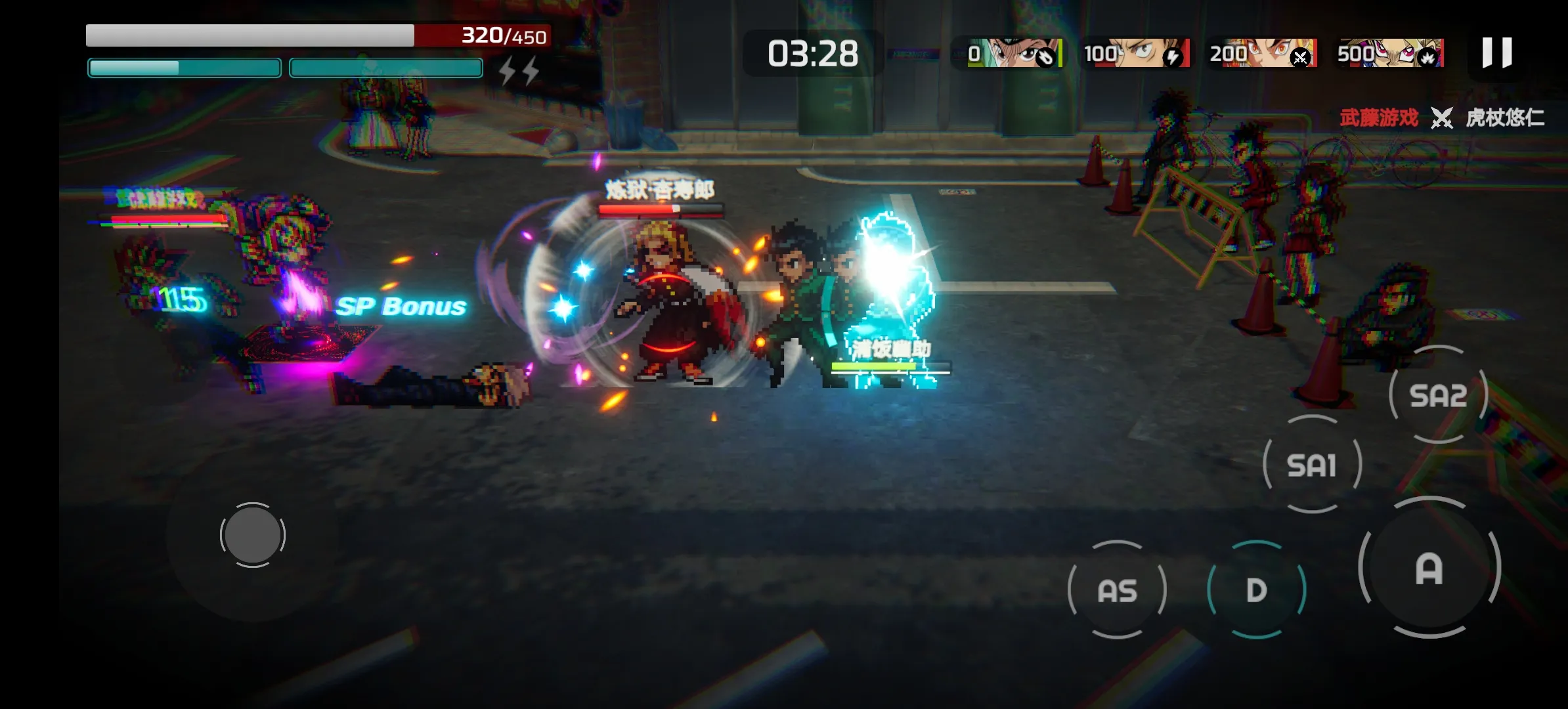1568x709 pixels.
Task: Choose the 100-cost assist character portrait
Action: [1136, 53]
